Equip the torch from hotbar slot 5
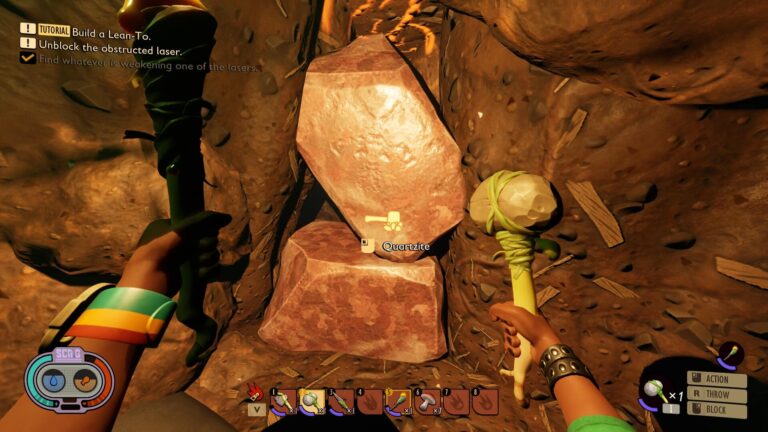Screen dimensions: 768x432 (399, 402)
